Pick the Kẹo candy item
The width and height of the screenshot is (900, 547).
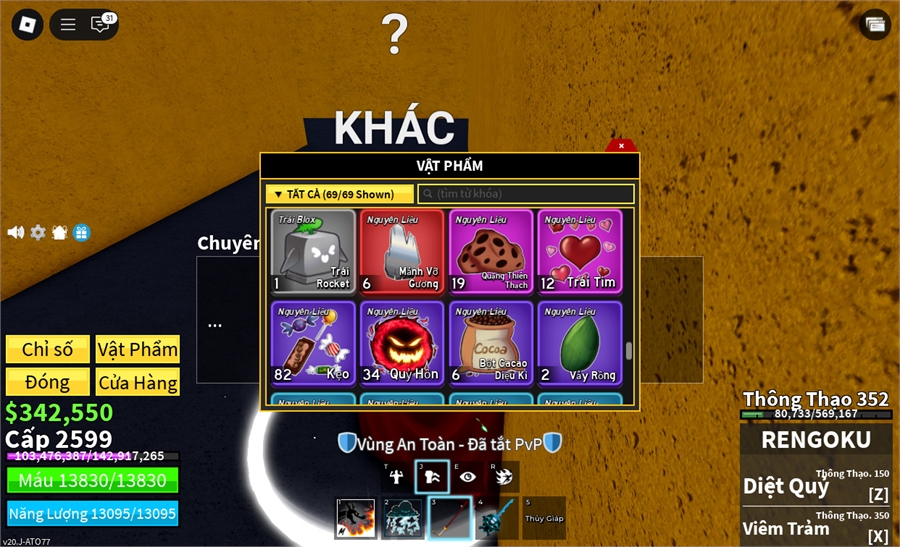pos(312,343)
